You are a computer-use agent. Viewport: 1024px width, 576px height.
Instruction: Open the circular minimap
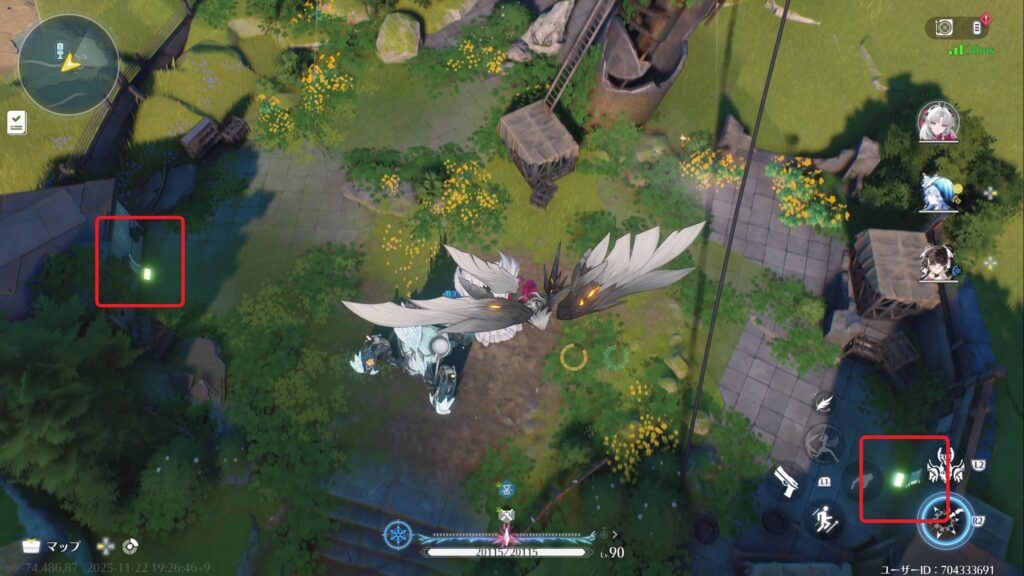(68, 63)
